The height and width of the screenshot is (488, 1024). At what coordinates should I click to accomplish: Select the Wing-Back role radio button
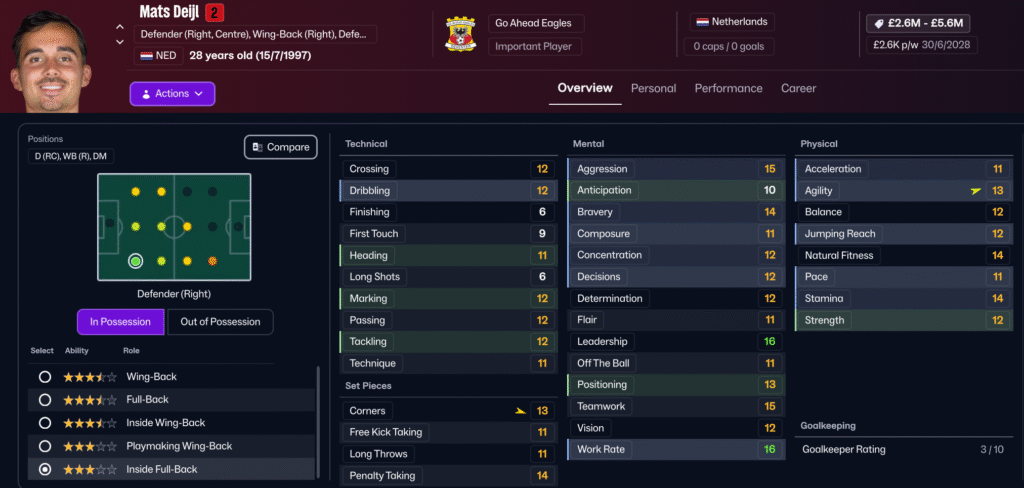pos(44,377)
